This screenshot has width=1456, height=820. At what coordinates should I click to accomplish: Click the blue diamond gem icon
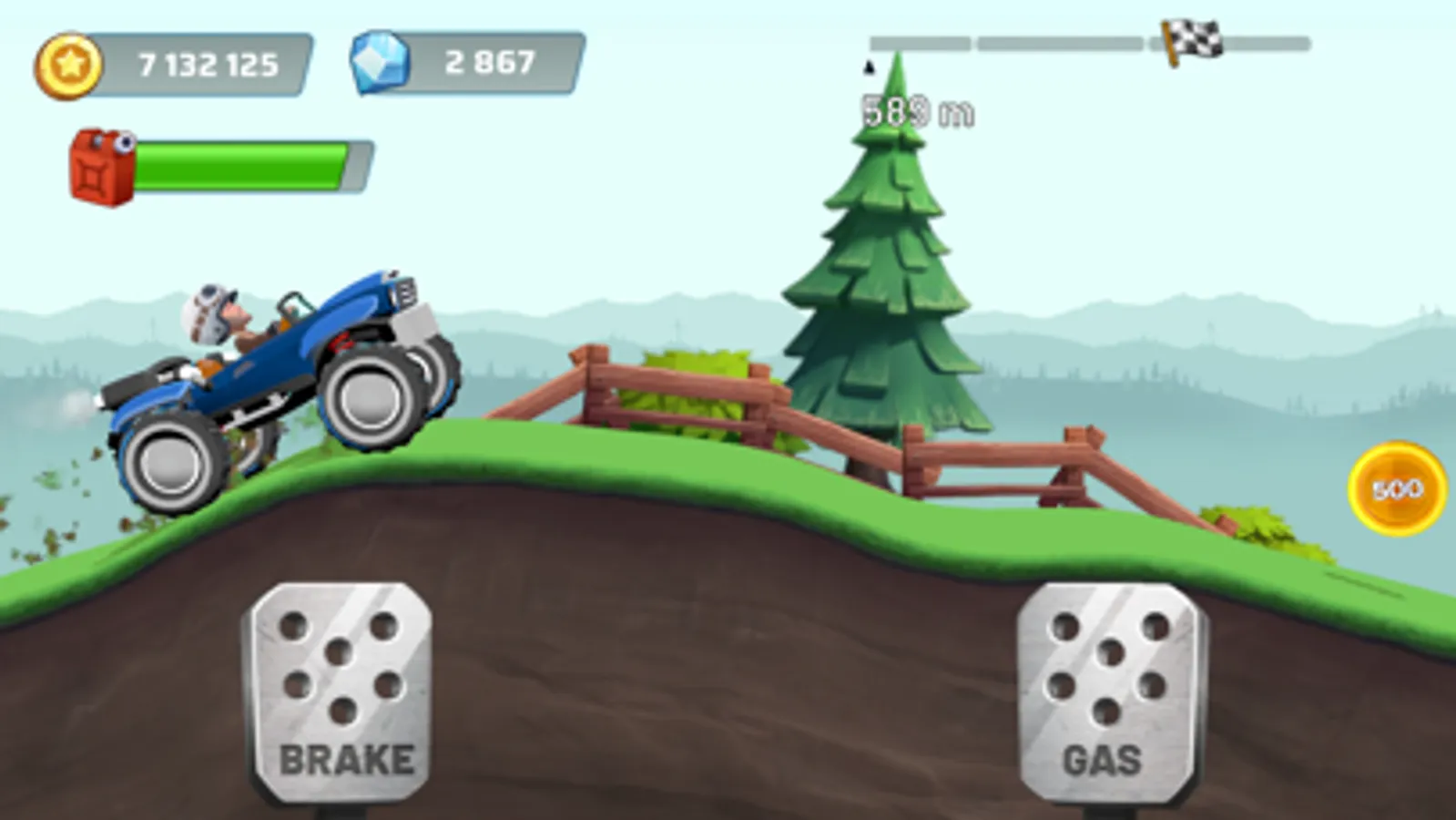pos(382,60)
